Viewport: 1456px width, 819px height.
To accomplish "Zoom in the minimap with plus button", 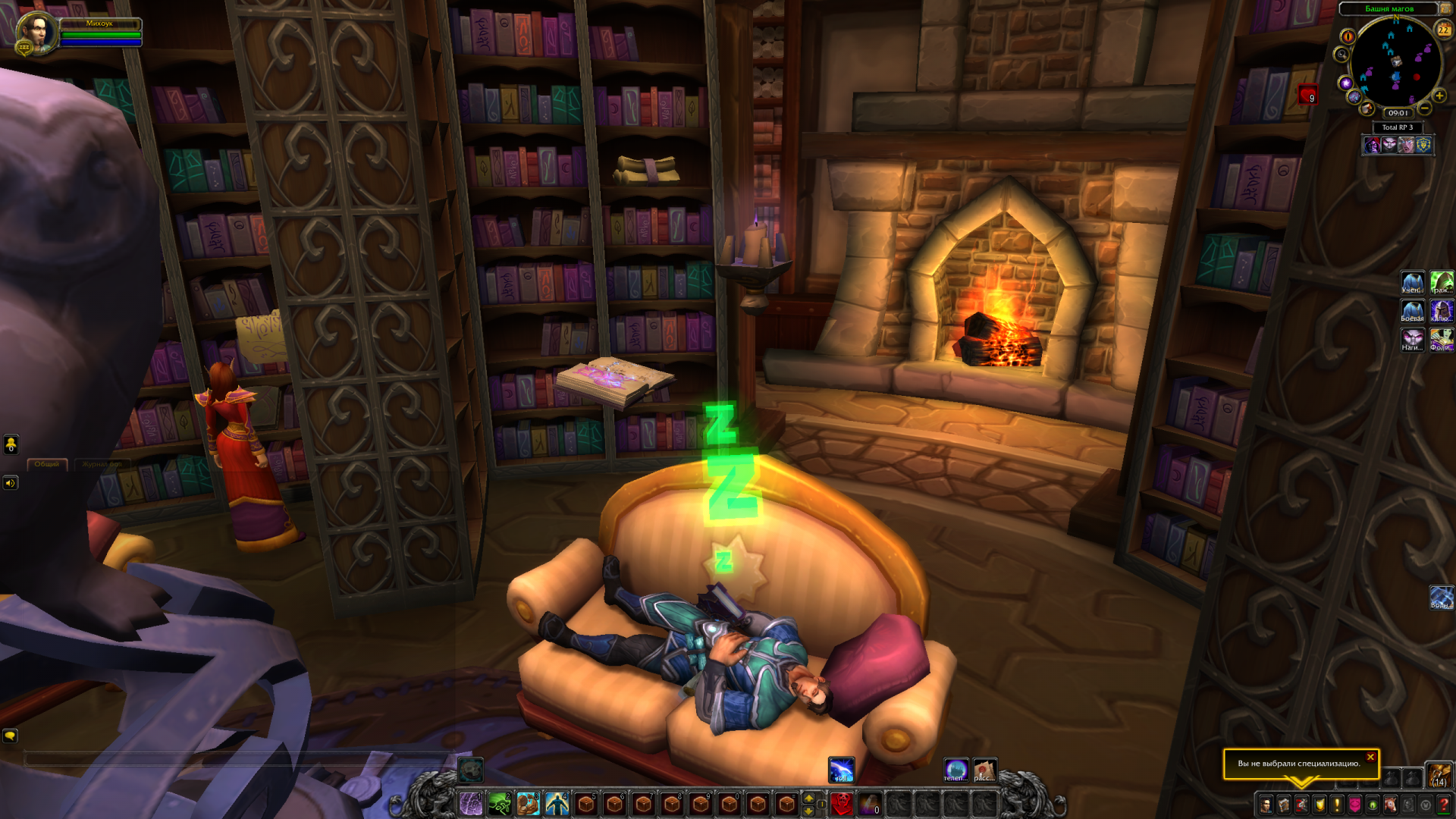I will click(x=1439, y=96).
